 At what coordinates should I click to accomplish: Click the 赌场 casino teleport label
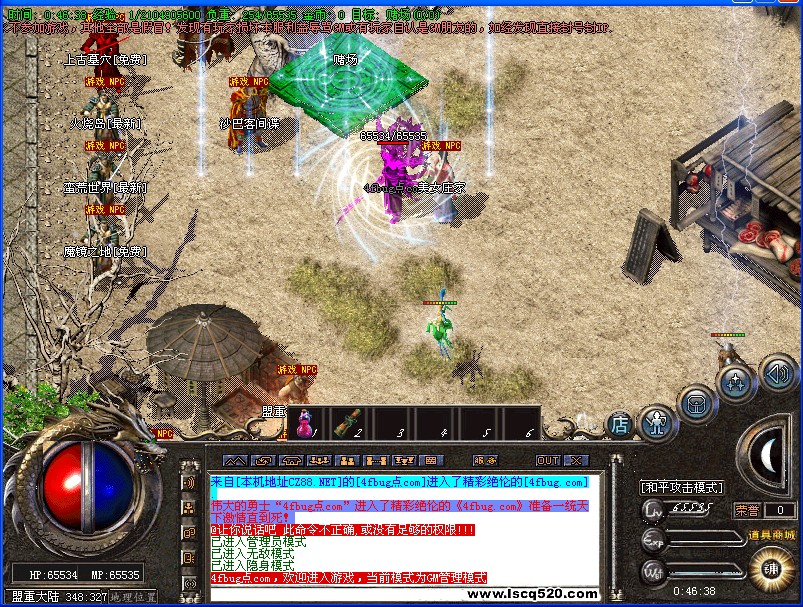tap(345, 60)
